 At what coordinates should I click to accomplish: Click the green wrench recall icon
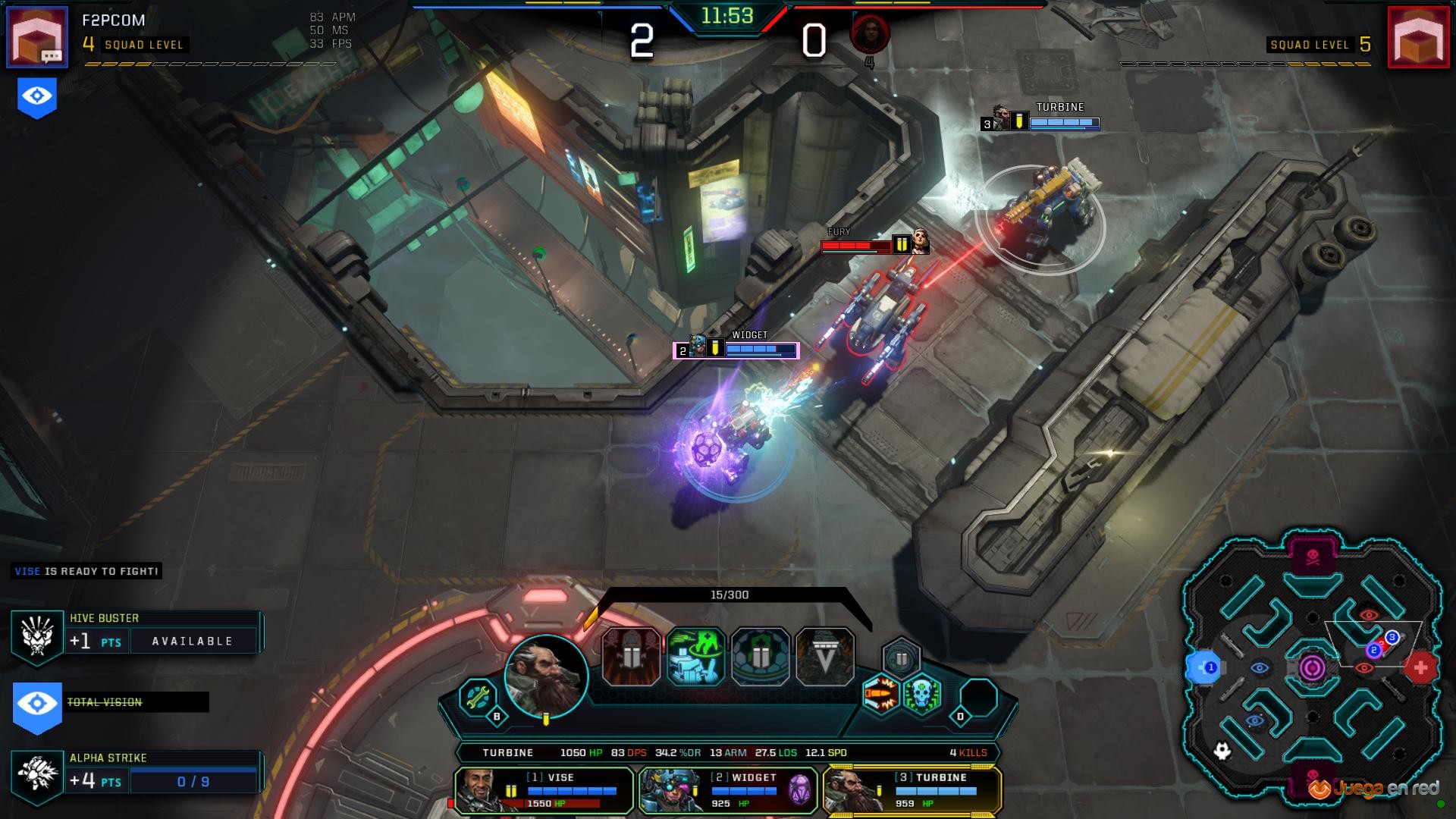click(x=478, y=696)
